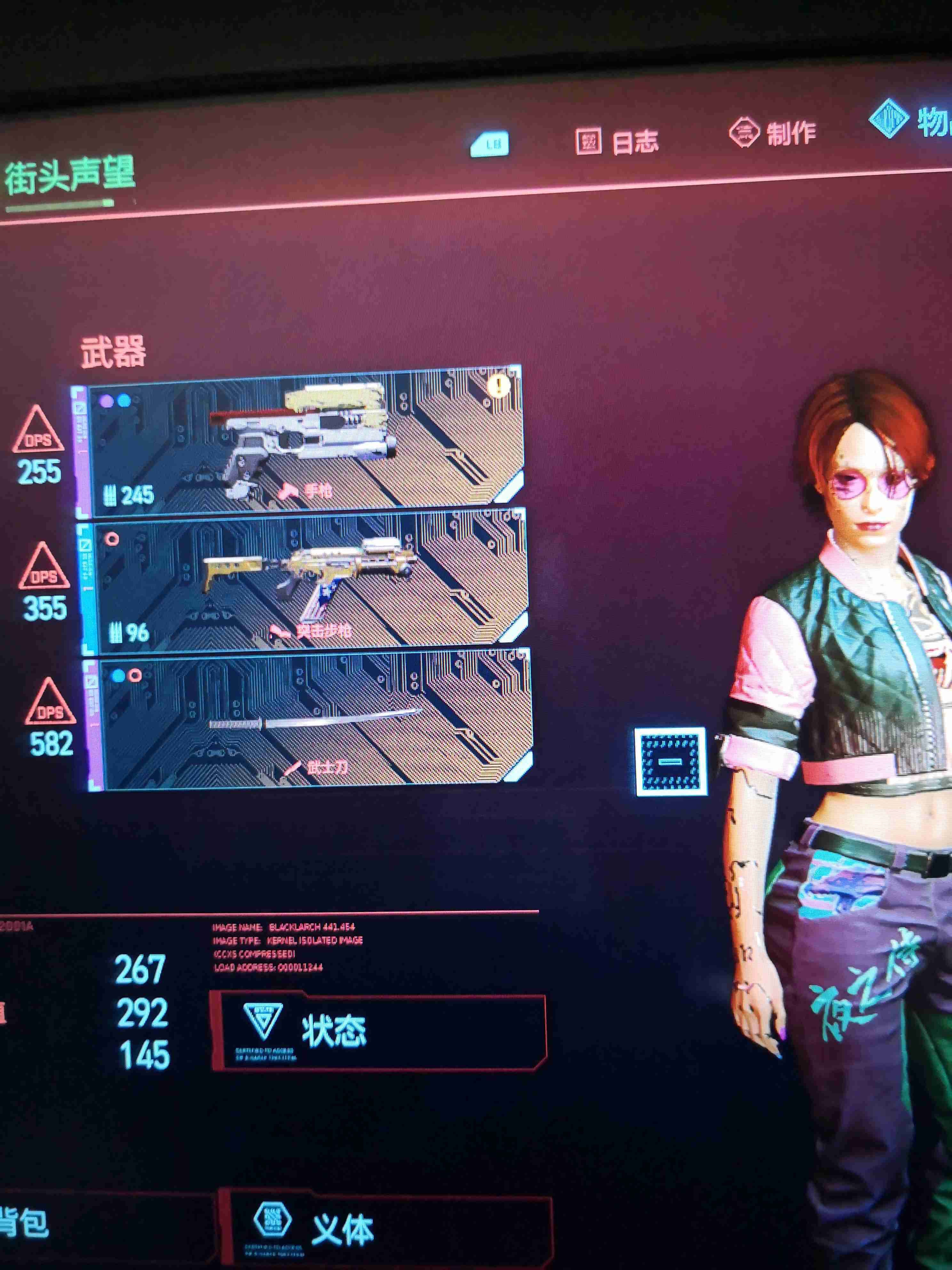Select the pistol icon next to 手枪 label
The image size is (952, 1270).
point(289,491)
